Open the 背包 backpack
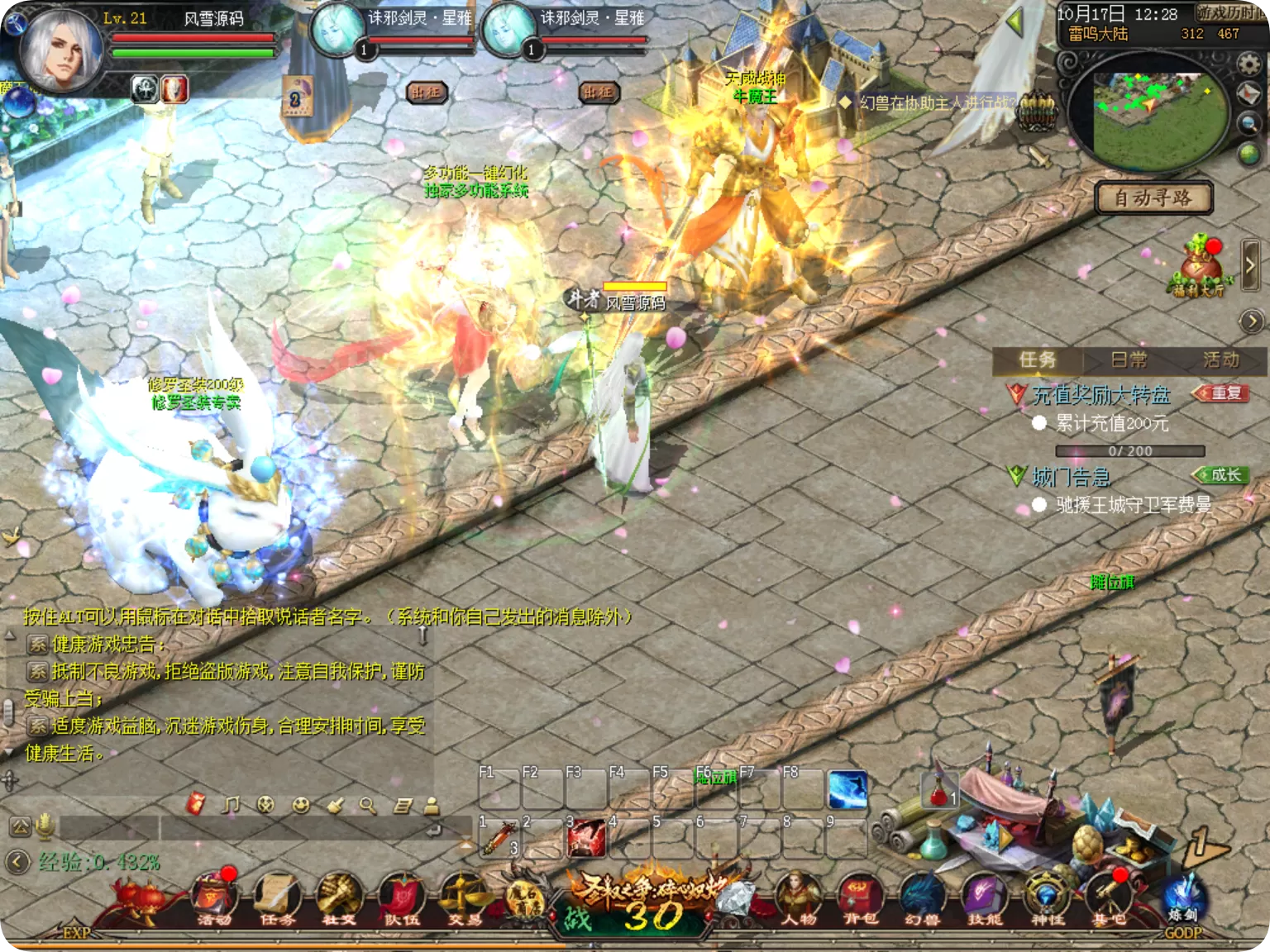 coord(860,898)
